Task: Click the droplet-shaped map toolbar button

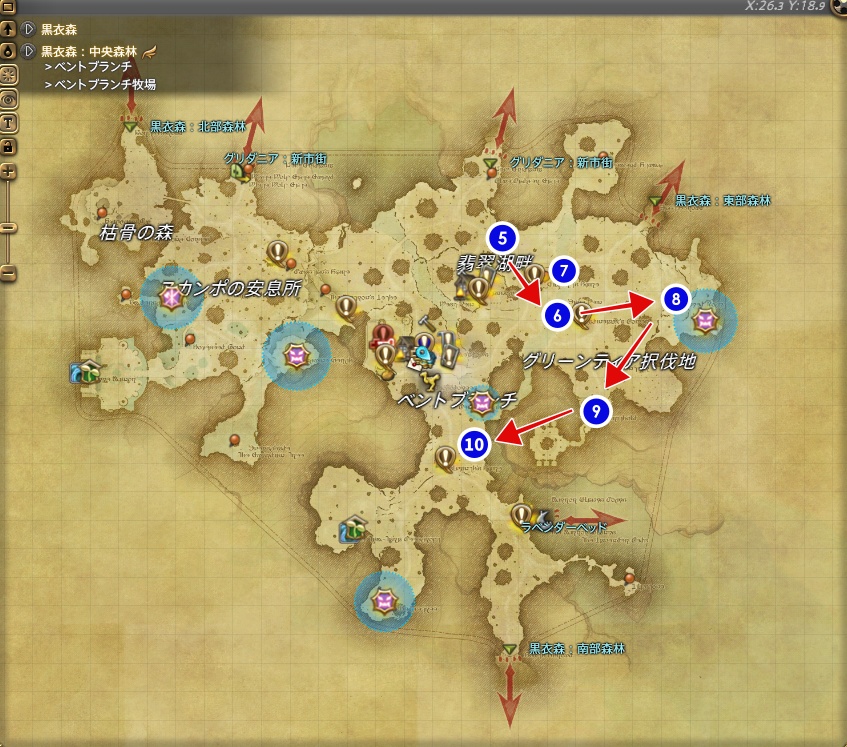Action: tap(8, 51)
